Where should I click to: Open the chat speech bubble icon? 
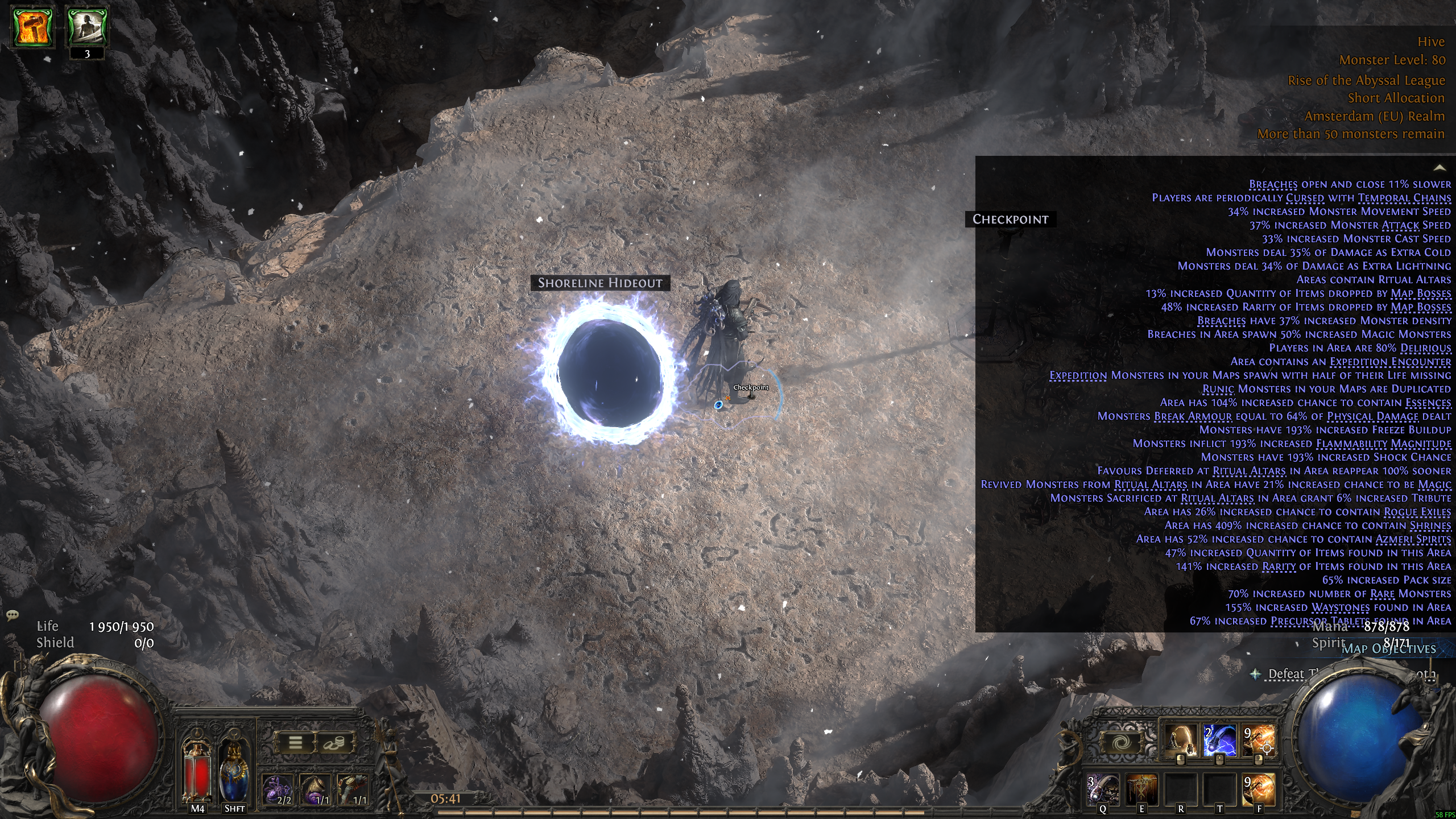point(13,615)
